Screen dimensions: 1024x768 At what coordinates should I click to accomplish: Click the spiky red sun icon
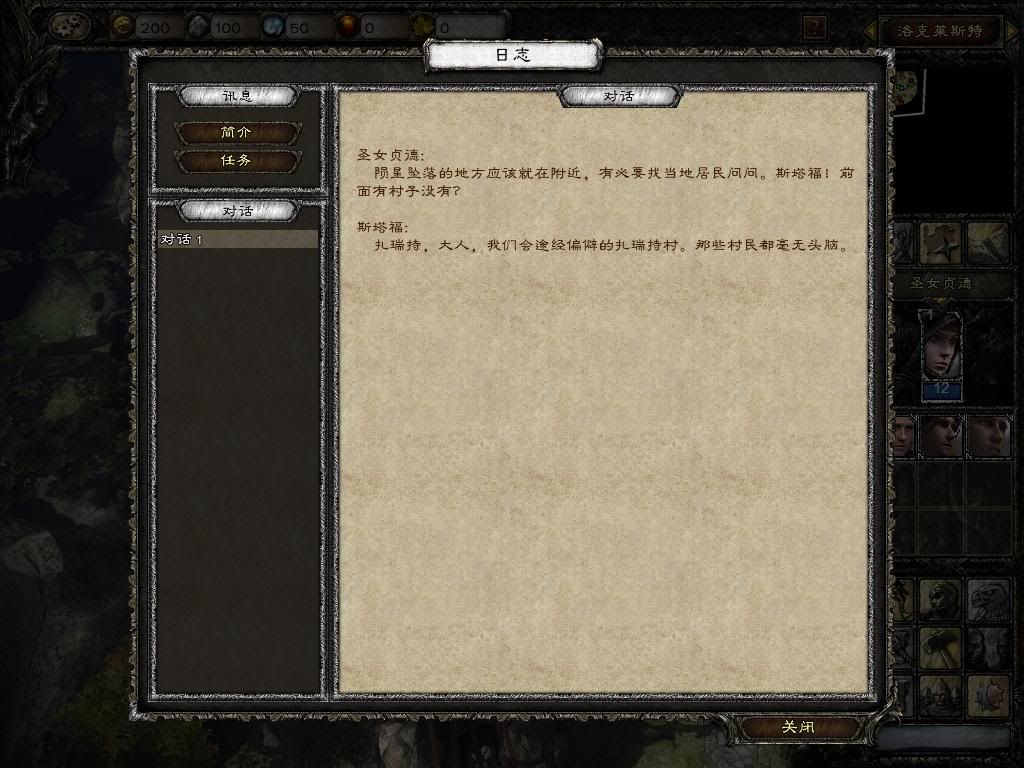click(x=986, y=693)
